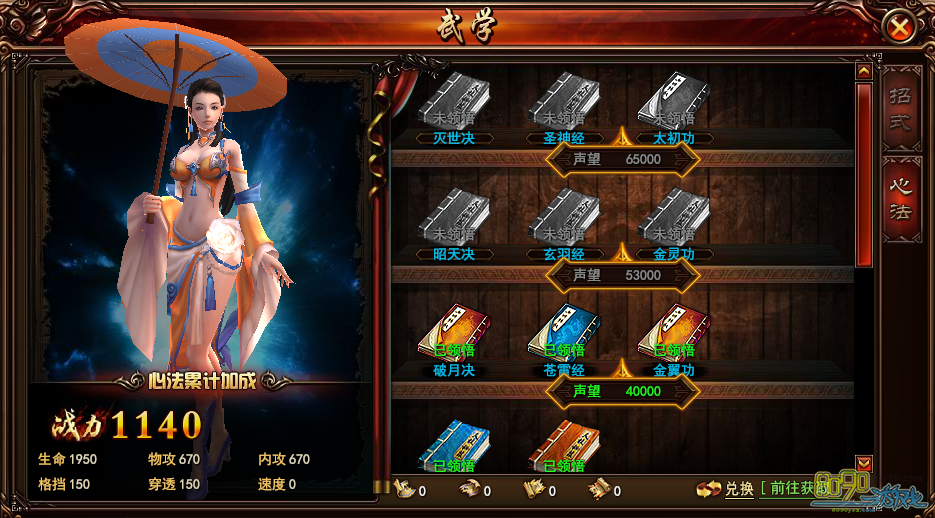Follow the 前往获取 go-obtain link

tap(795, 489)
